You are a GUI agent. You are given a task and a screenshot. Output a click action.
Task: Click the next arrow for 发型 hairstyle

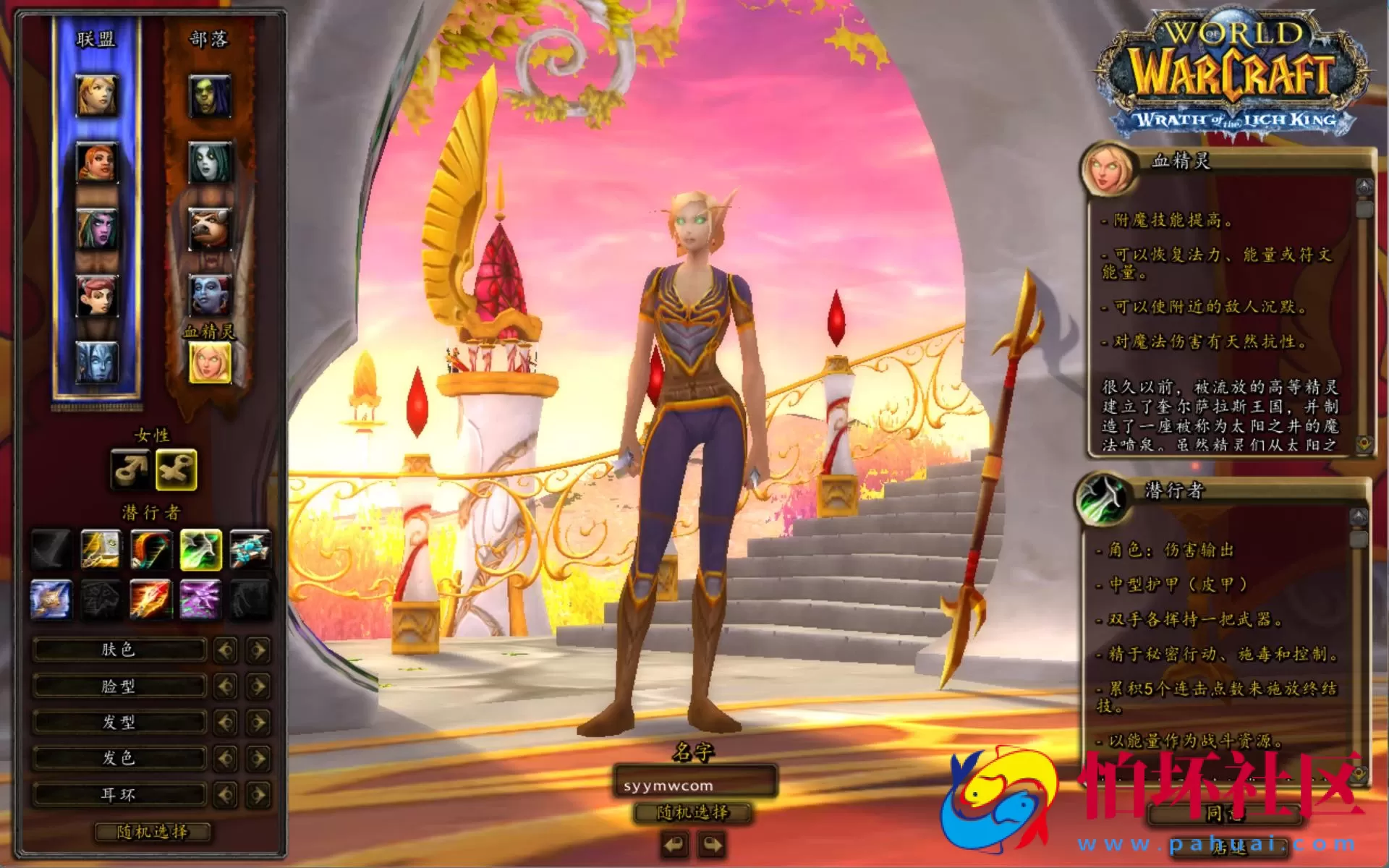click(259, 722)
